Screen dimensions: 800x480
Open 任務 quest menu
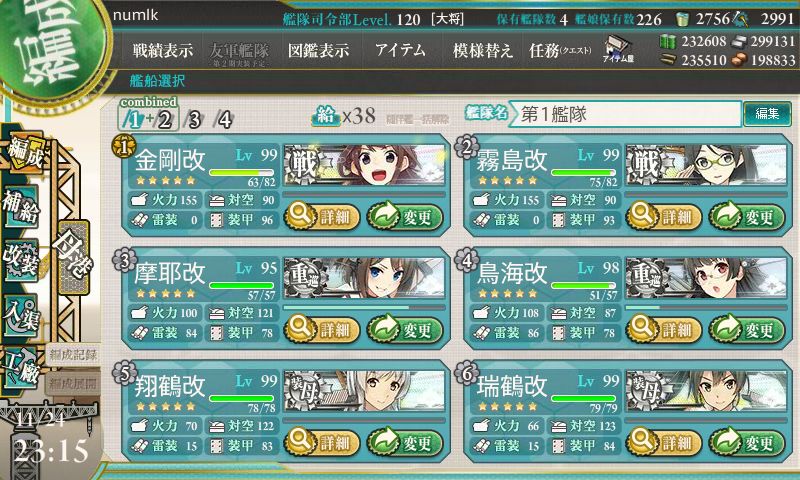click(x=560, y=50)
